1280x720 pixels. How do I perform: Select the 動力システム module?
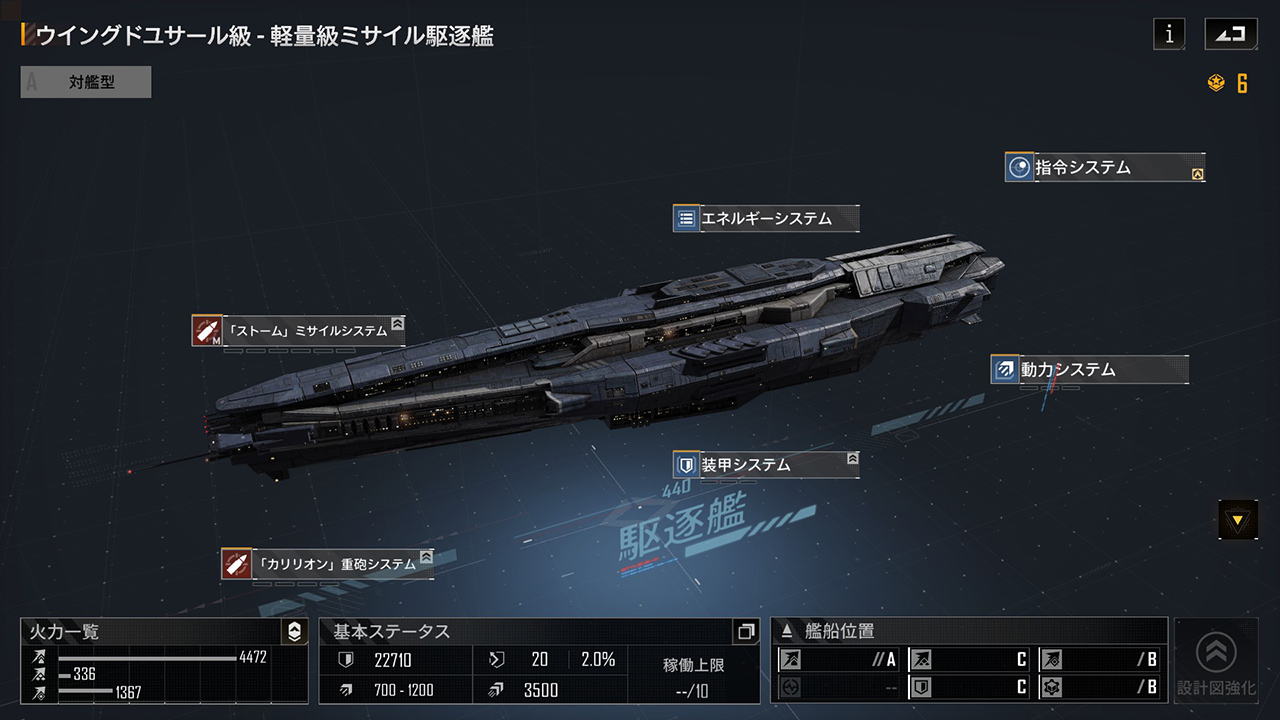pos(1089,370)
